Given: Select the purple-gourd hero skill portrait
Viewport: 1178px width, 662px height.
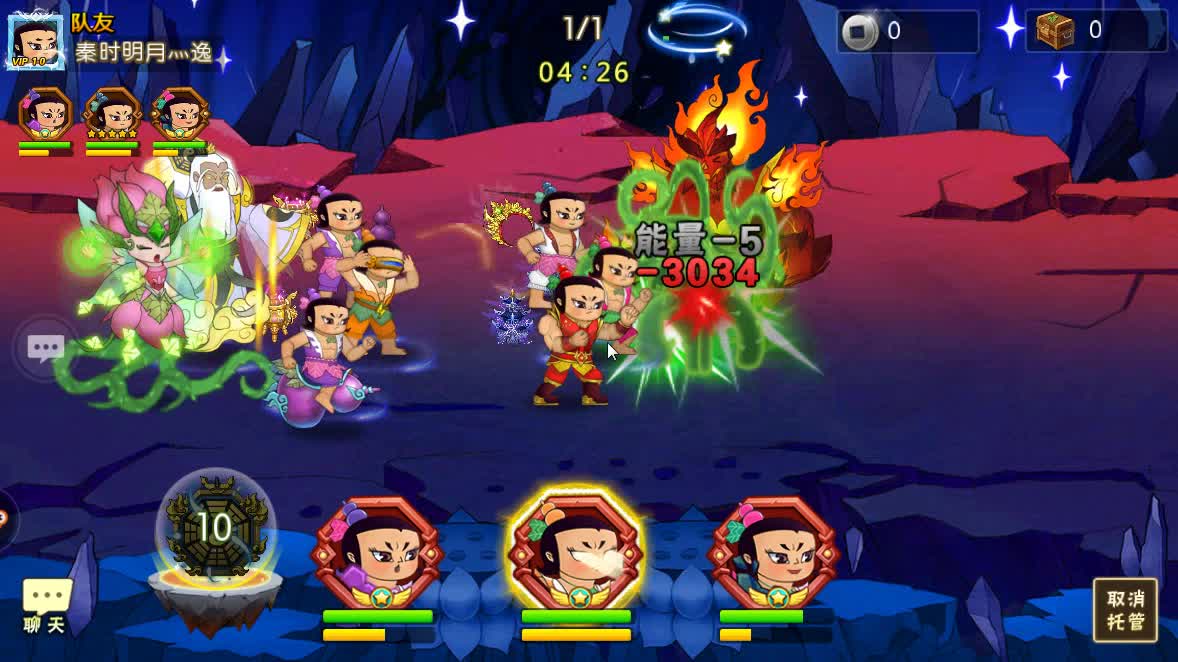Looking at the screenshot, I should tap(377, 553).
